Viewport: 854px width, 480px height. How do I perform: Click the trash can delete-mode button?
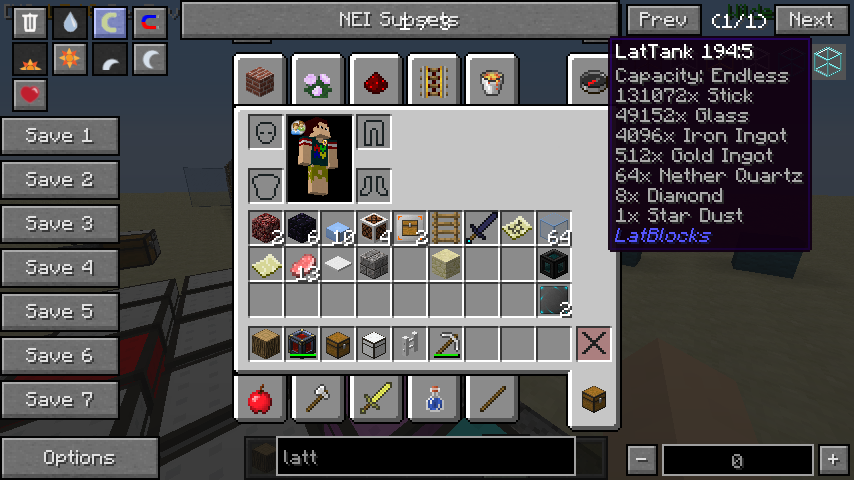click(x=31, y=23)
